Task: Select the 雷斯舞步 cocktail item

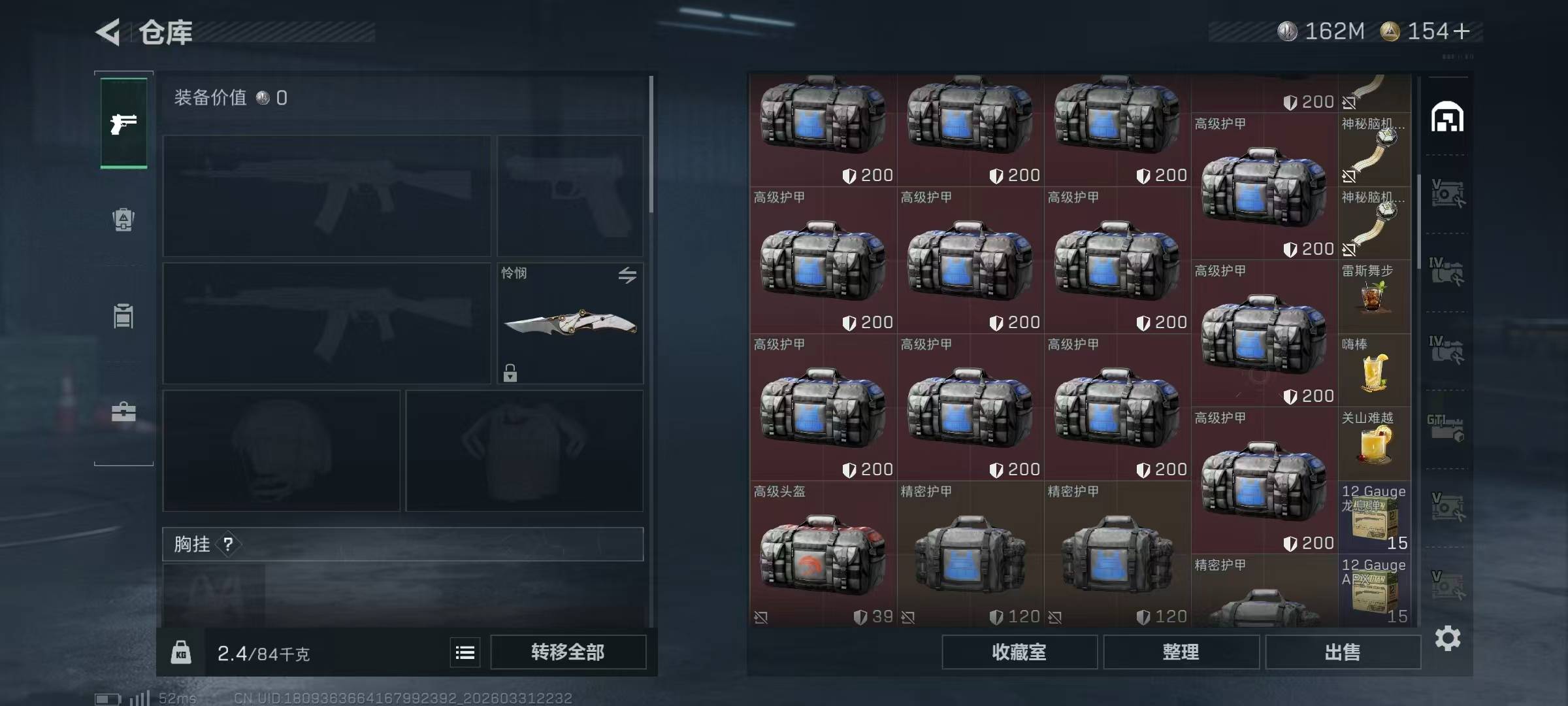Action: coord(1374,297)
